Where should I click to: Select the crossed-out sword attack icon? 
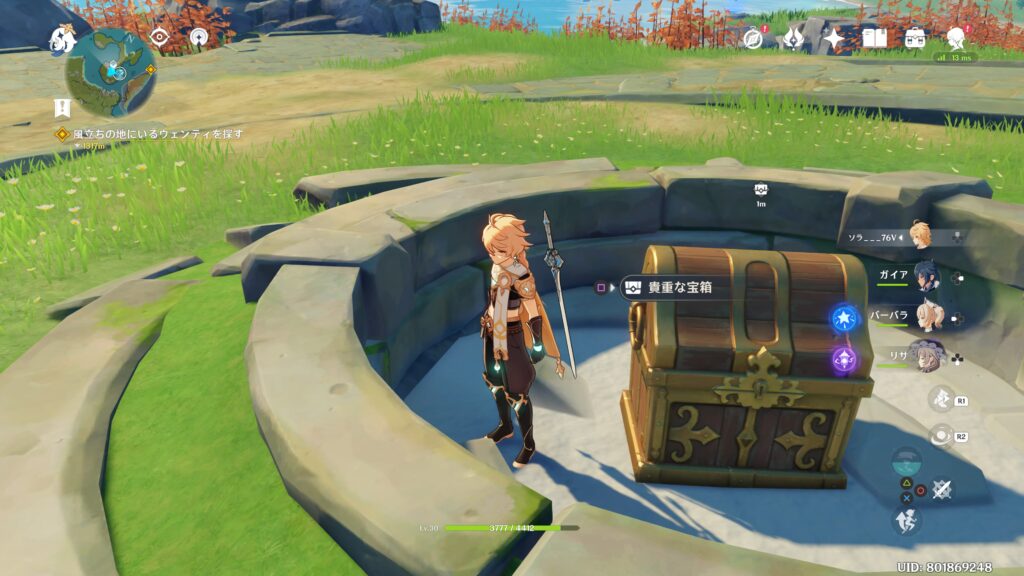pos(940,490)
